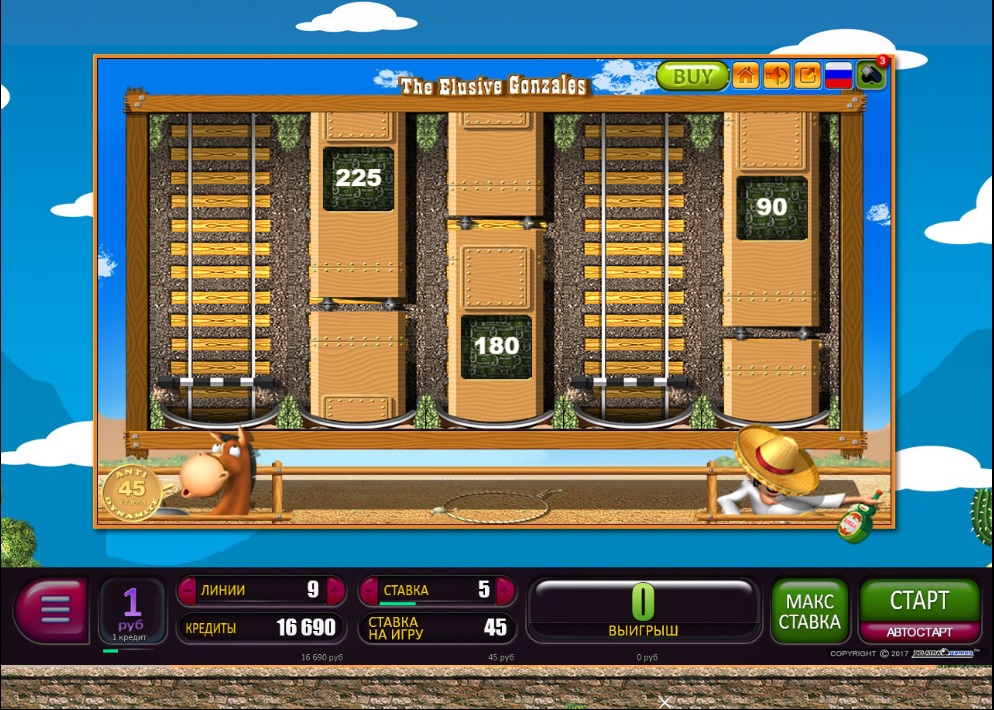994x710 pixels.
Task: Select the 1 руб credit denomination
Action: pyautogui.click(x=132, y=610)
